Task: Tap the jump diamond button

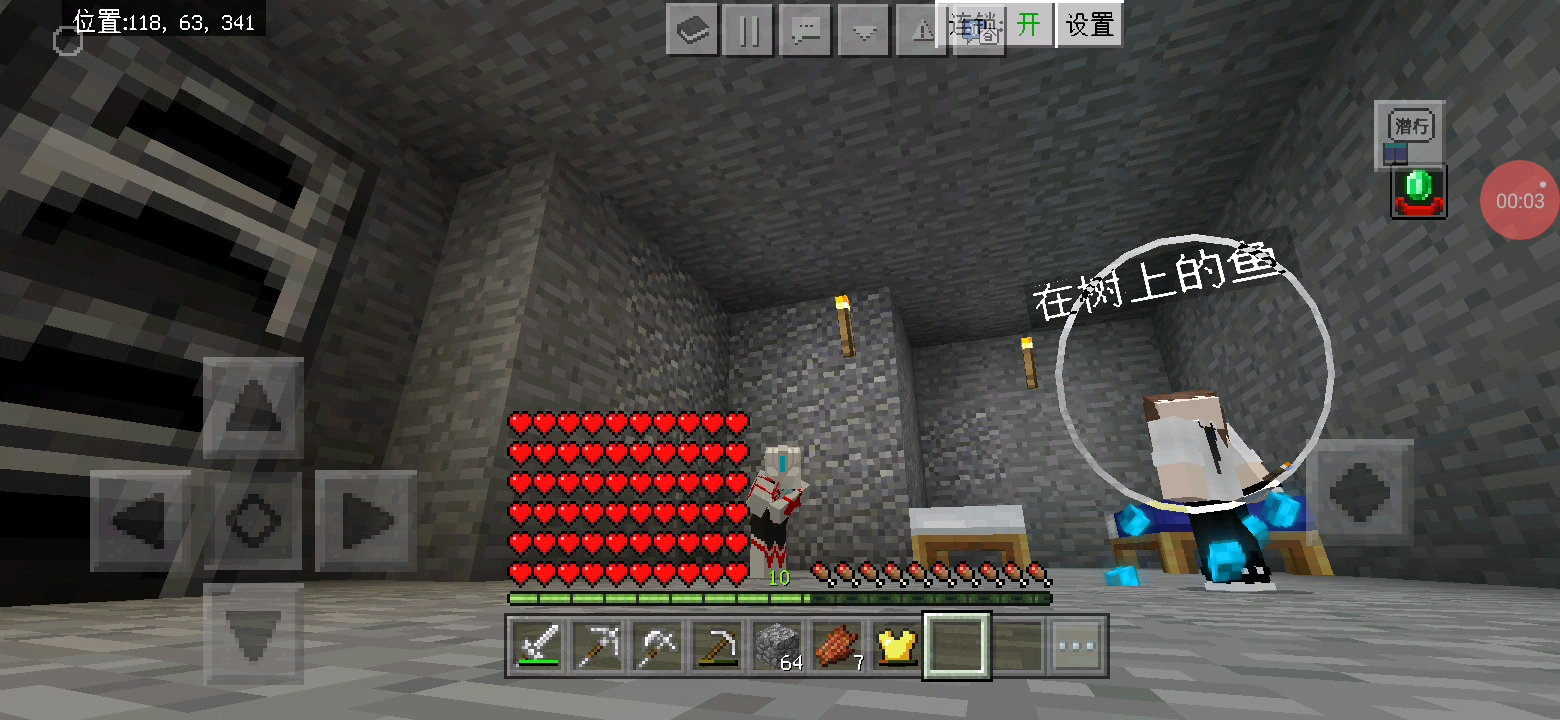Action: click(x=1358, y=490)
